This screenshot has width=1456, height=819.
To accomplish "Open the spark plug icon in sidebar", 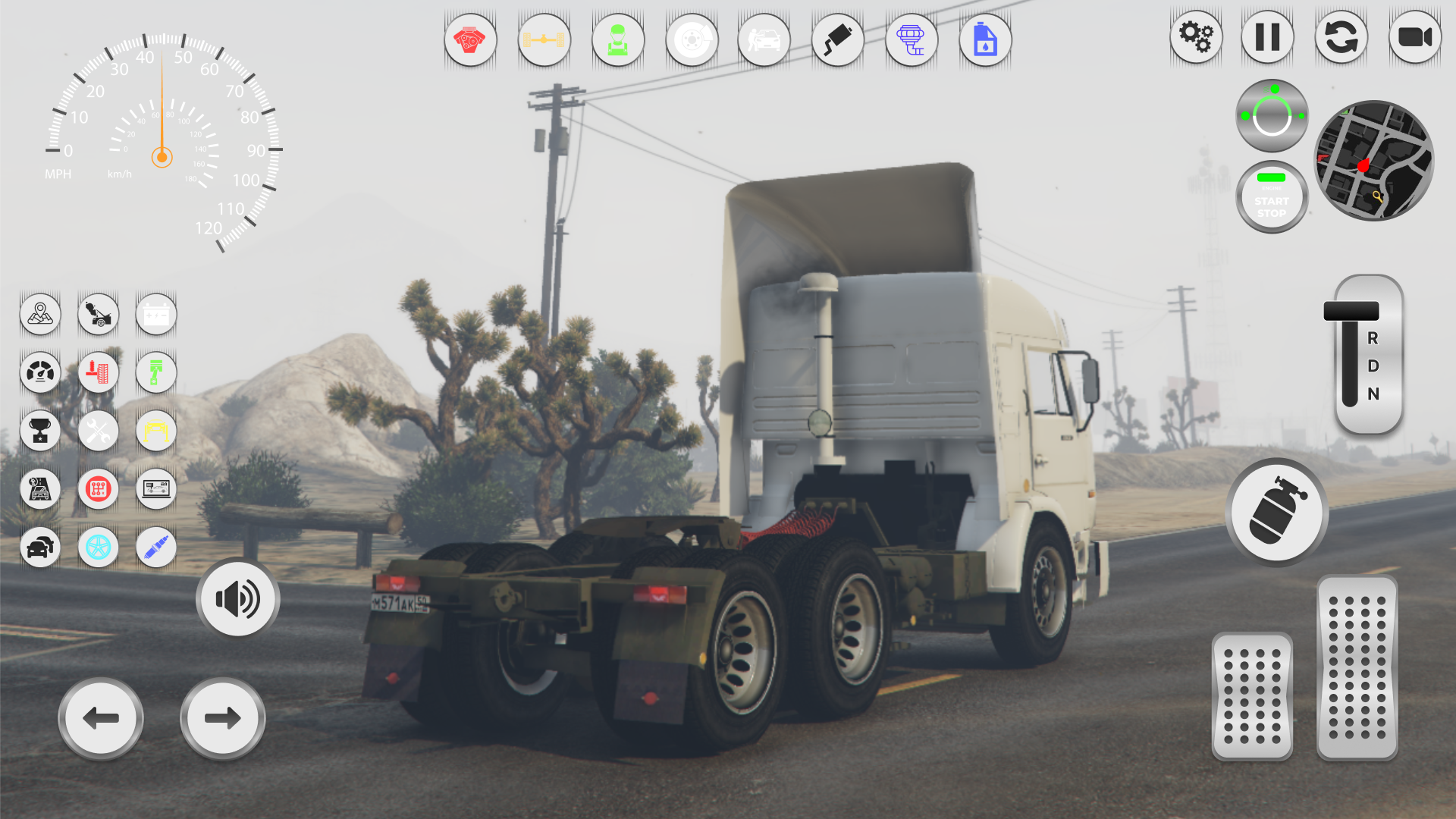I will [x=155, y=548].
